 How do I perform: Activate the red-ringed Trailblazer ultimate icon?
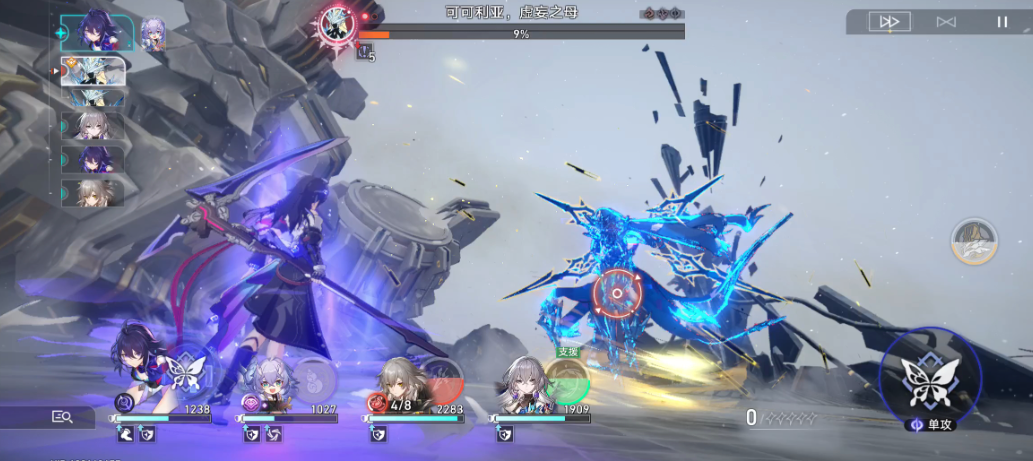tap(443, 381)
